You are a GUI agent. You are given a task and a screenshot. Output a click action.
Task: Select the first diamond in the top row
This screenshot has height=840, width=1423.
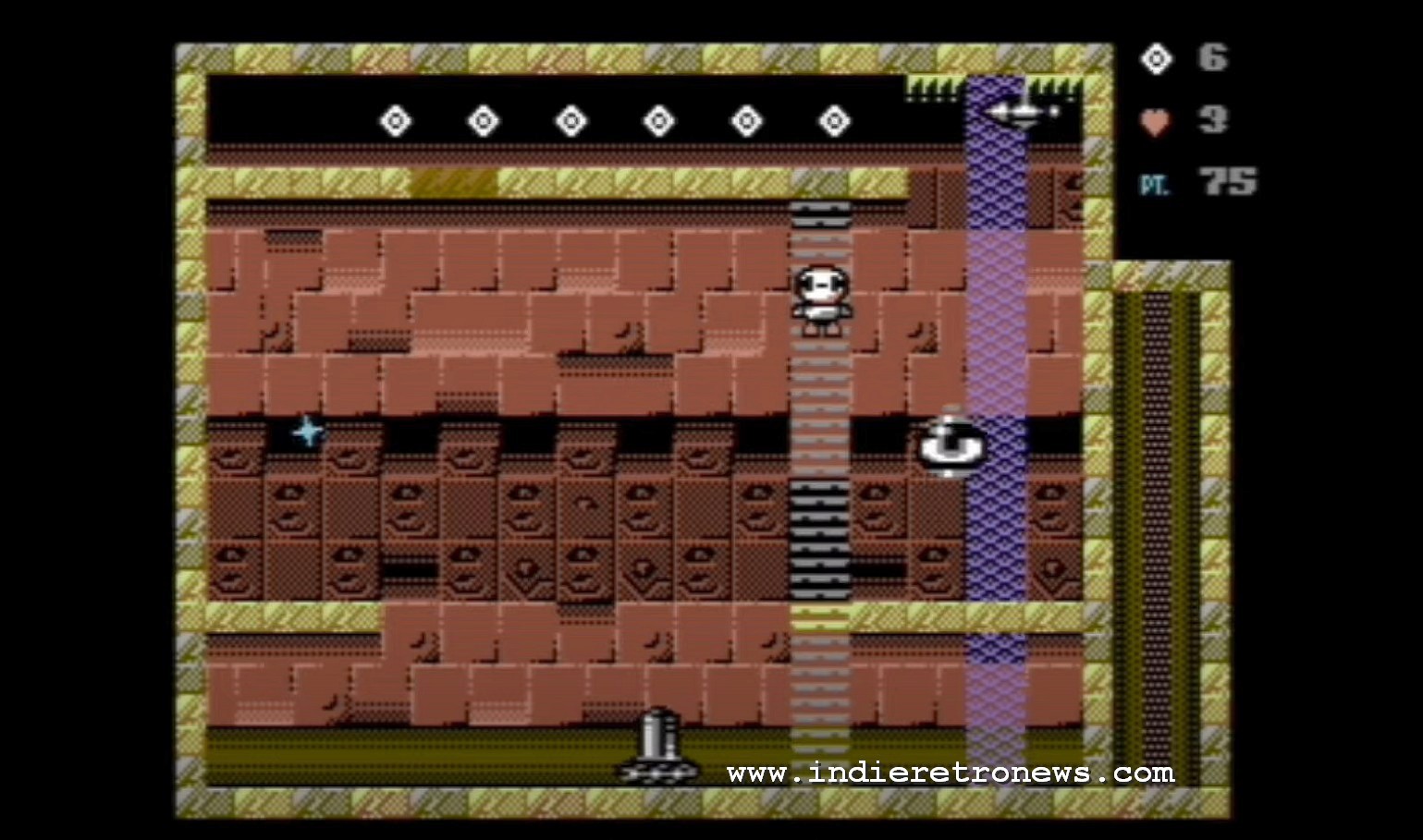click(x=395, y=119)
